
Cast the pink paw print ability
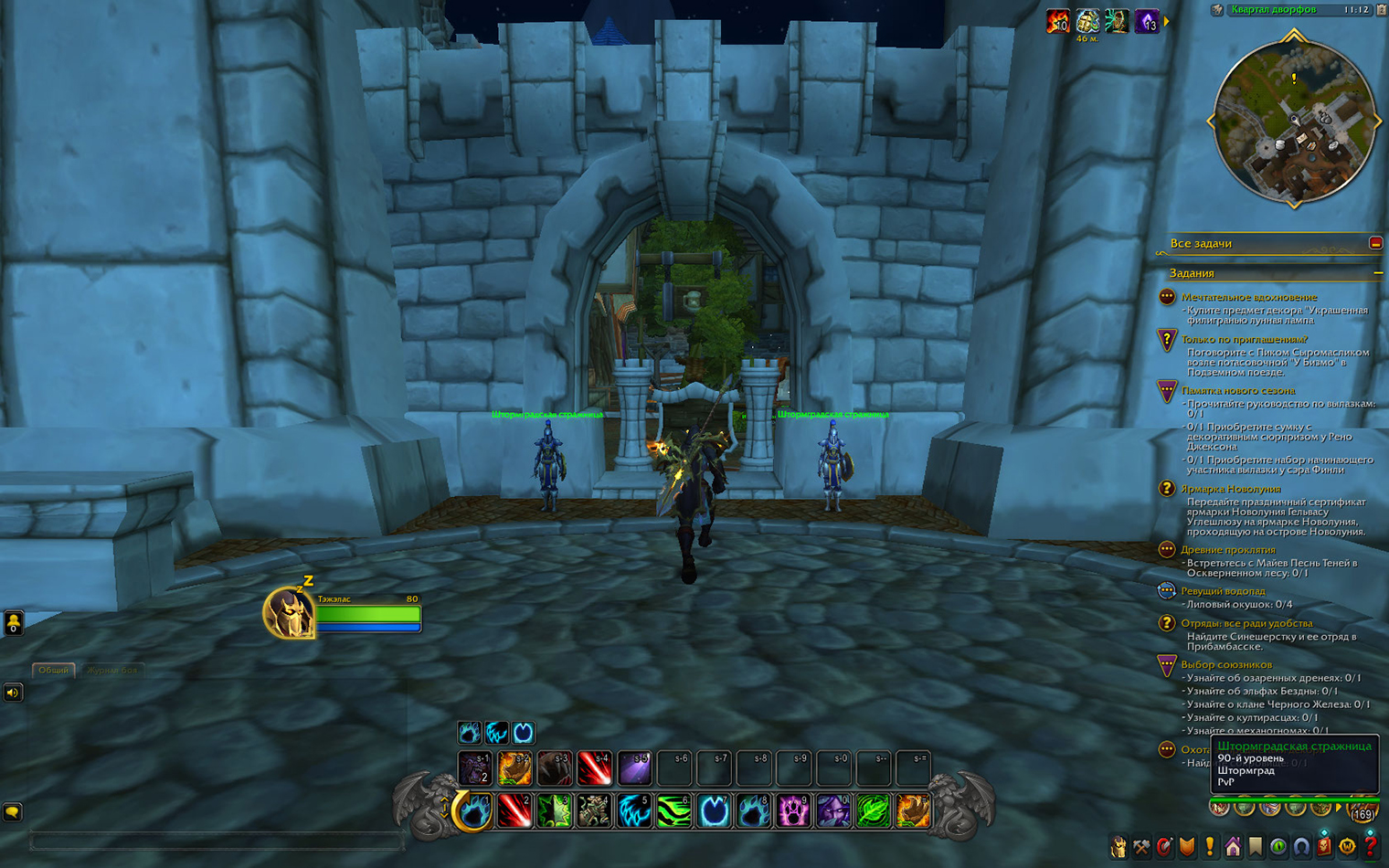tap(793, 810)
